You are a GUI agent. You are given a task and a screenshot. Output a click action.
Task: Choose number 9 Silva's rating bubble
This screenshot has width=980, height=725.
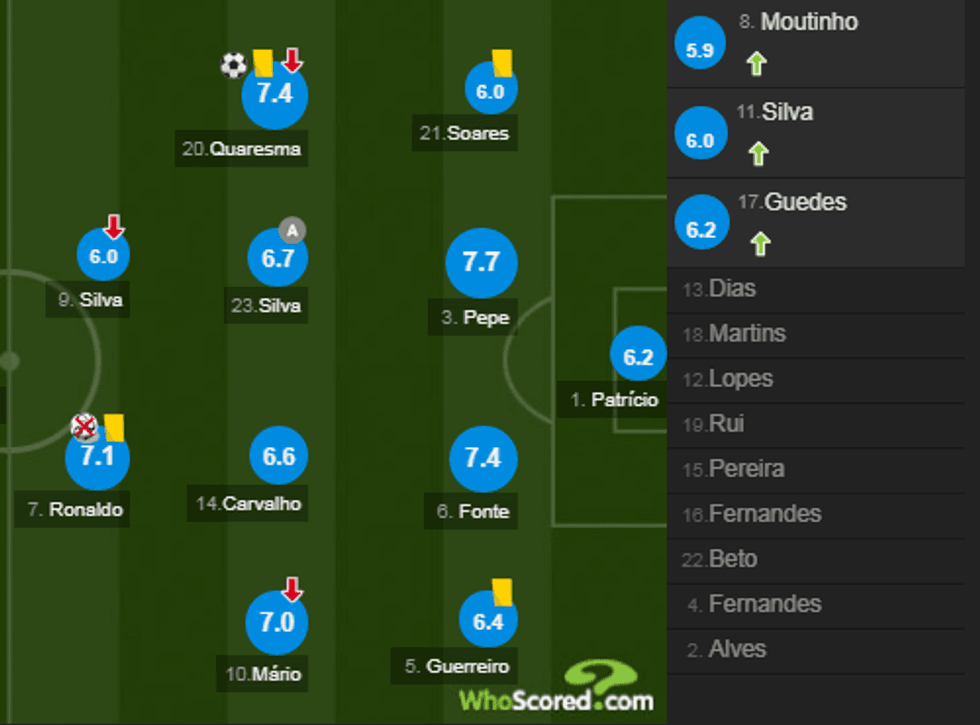pos(103,256)
